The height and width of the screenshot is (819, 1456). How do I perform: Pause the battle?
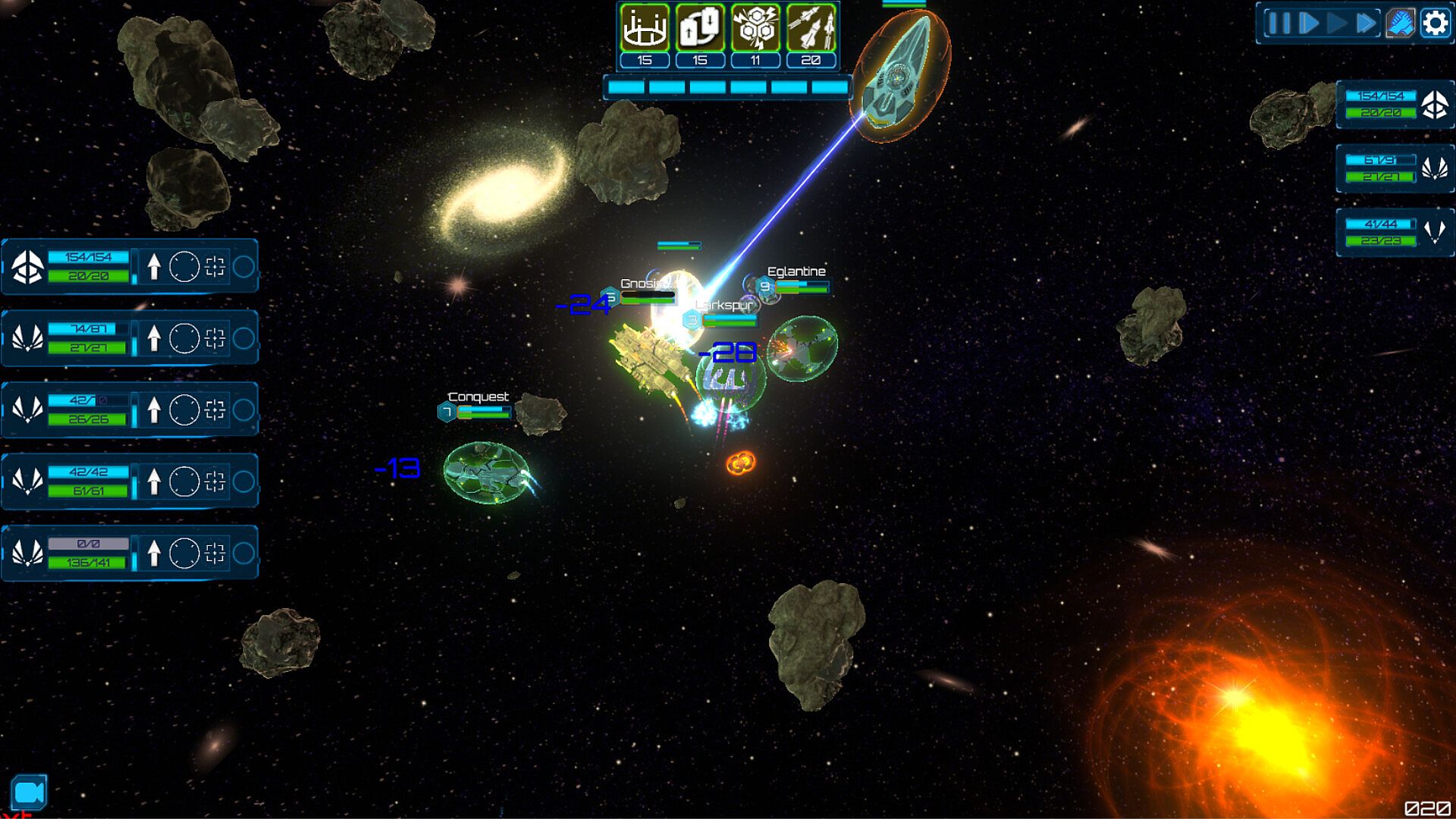click(x=1279, y=24)
